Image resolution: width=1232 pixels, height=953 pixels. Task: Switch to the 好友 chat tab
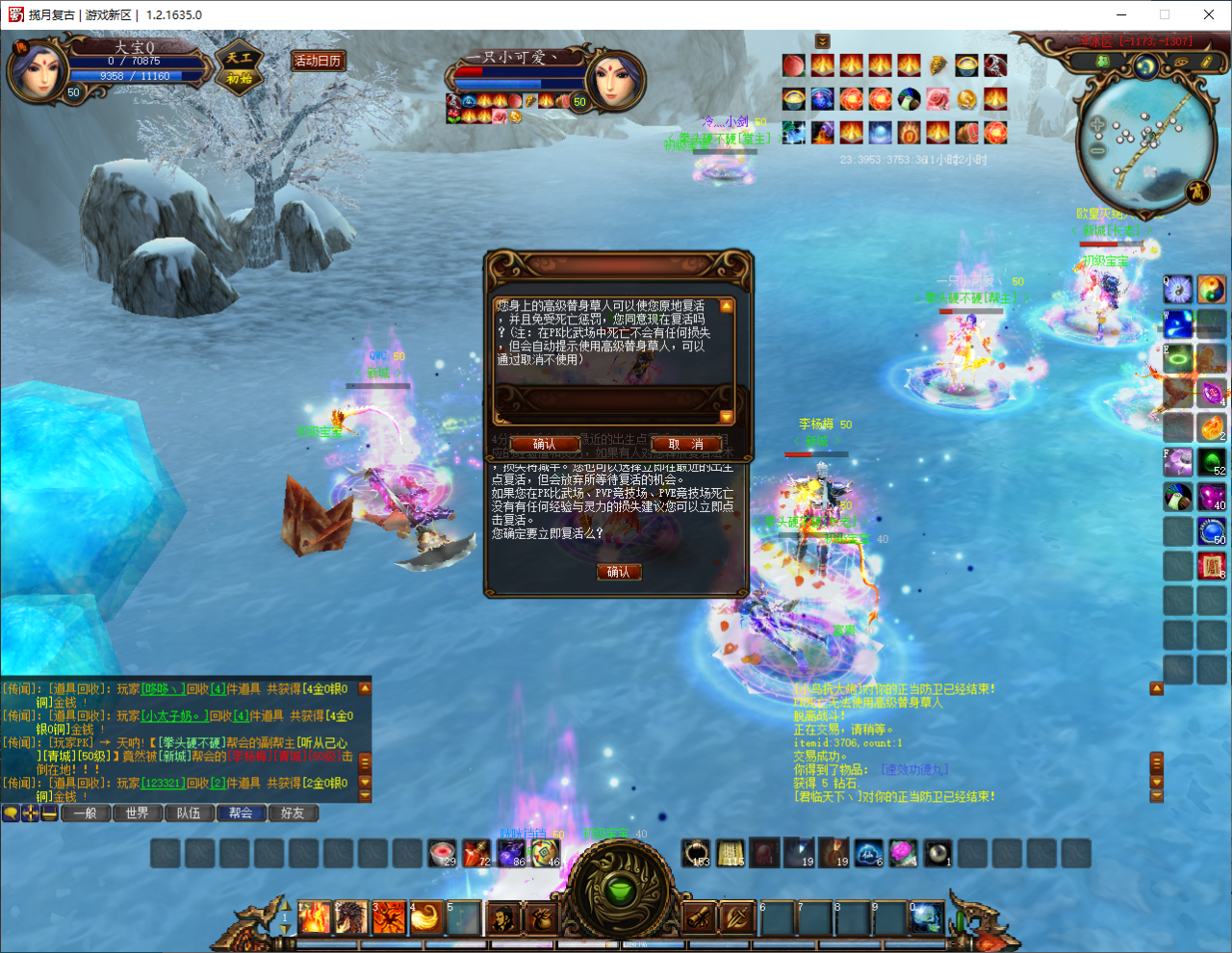pyautogui.click(x=293, y=813)
